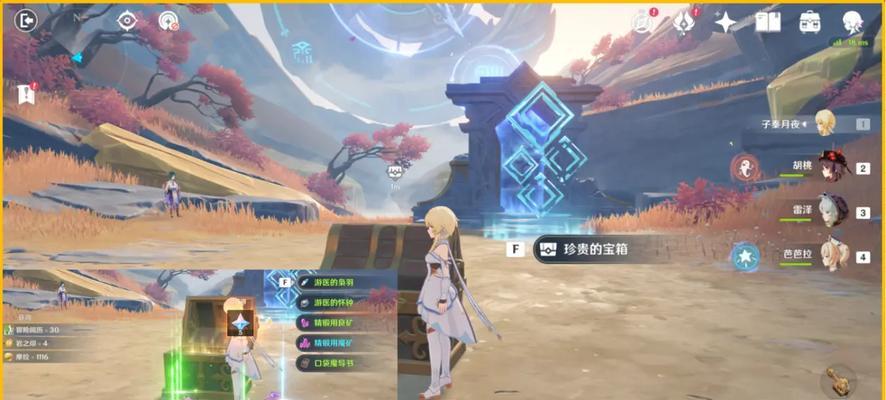This screenshot has height=400, width=886.
Task: Switch to party member 雷泽
Action: click(829, 211)
